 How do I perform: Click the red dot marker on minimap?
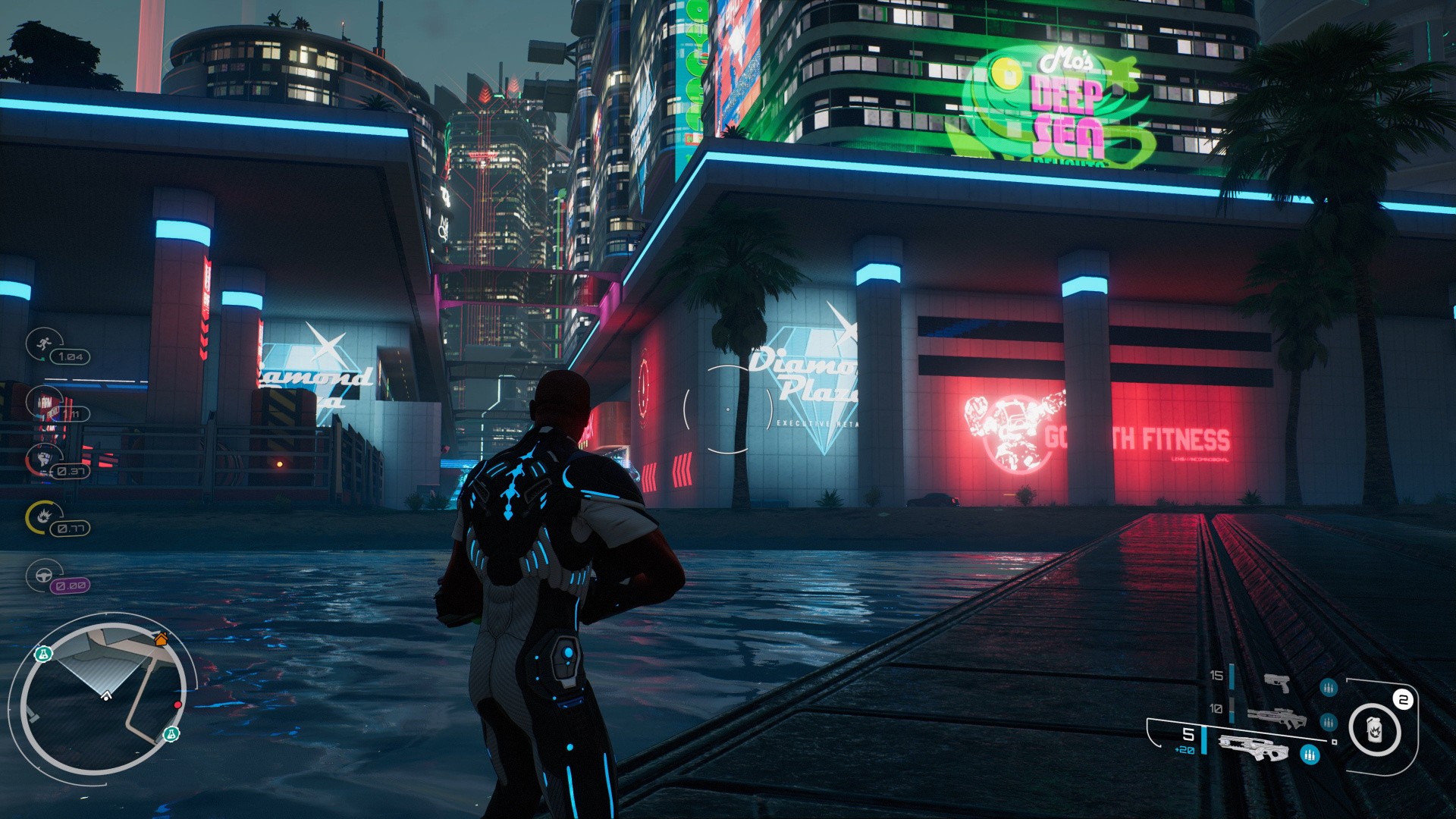point(177,705)
